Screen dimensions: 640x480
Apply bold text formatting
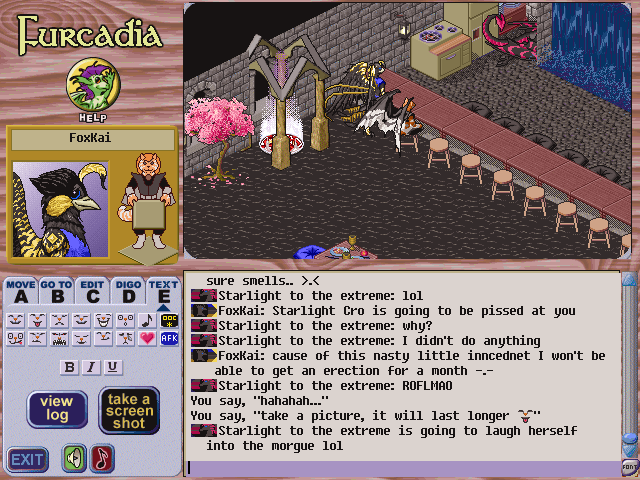pos(69,367)
